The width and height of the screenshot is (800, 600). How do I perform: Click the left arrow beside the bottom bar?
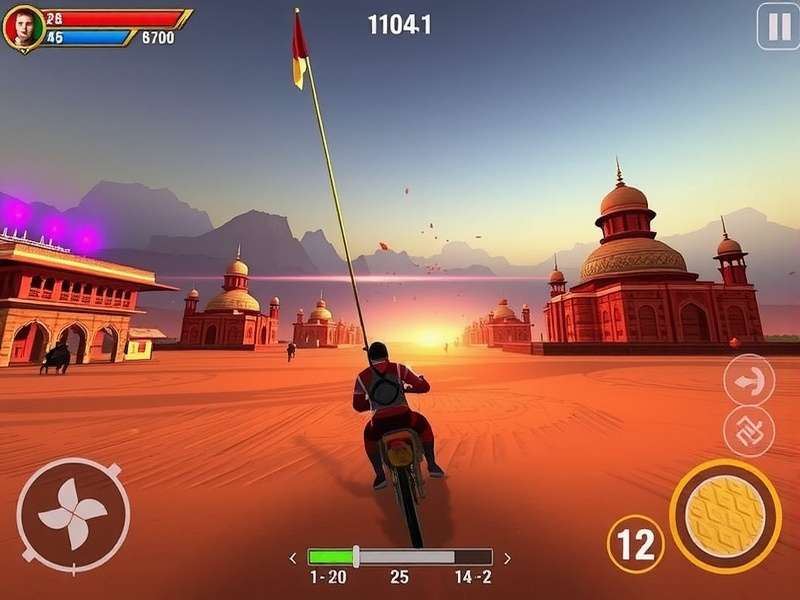[293, 558]
